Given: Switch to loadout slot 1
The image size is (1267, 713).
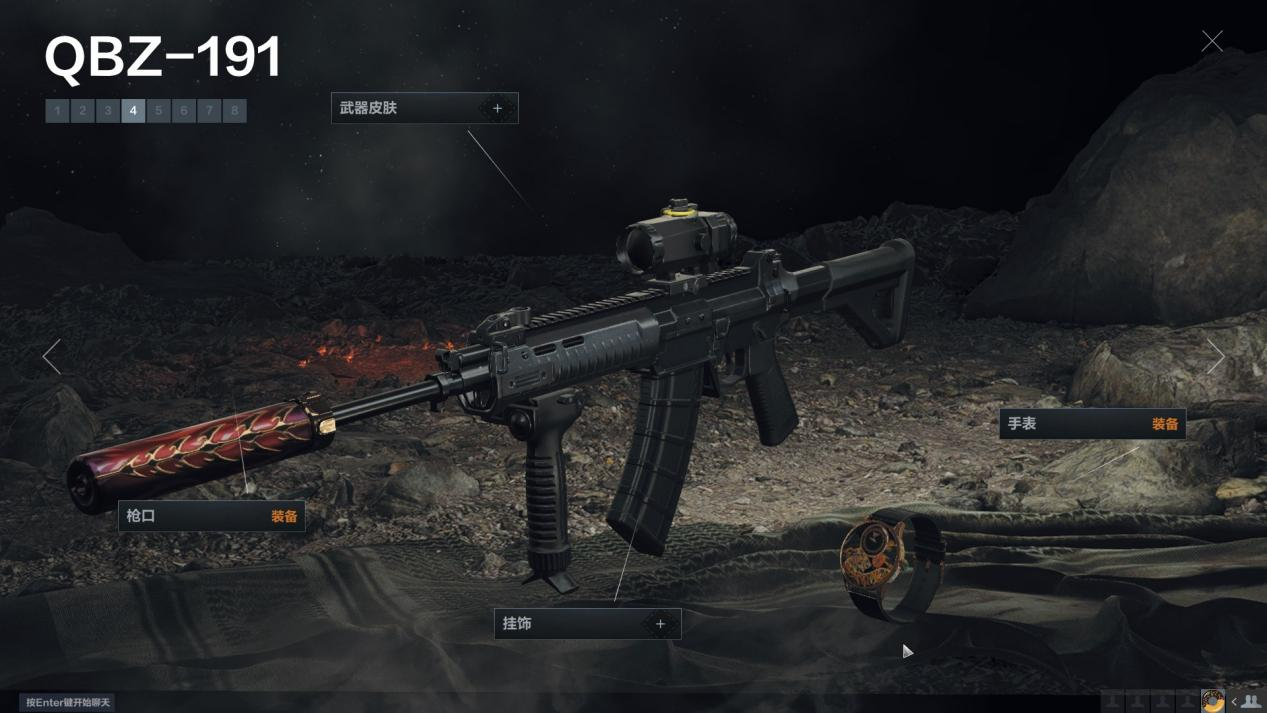Looking at the screenshot, I should 57,111.
